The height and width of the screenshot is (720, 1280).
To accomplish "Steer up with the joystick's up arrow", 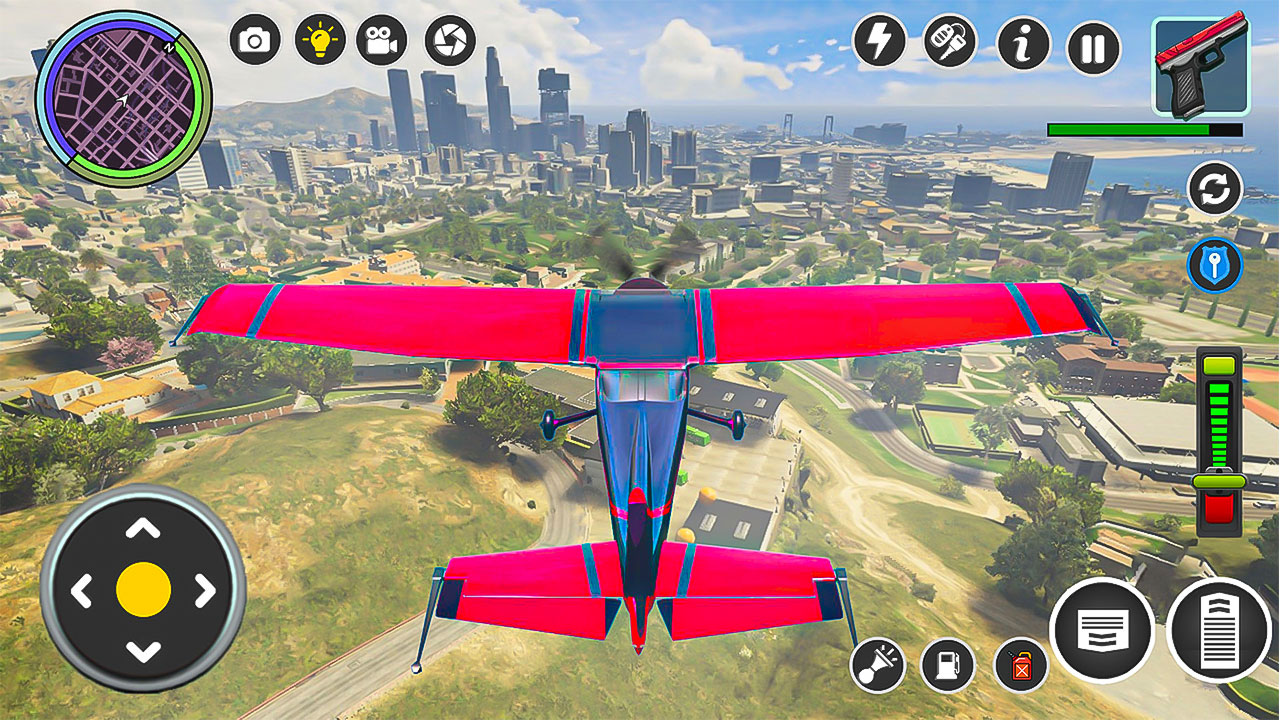I will click(x=143, y=529).
